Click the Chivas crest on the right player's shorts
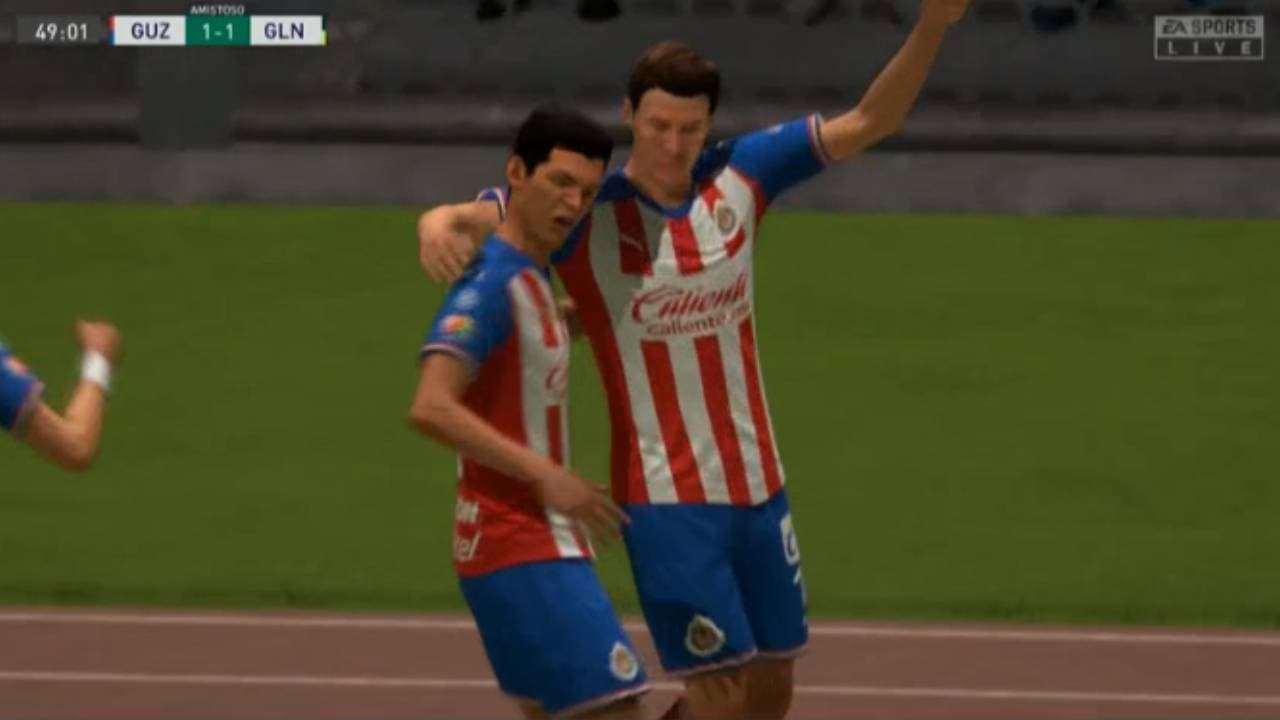This screenshot has height=720, width=1280. tap(703, 634)
